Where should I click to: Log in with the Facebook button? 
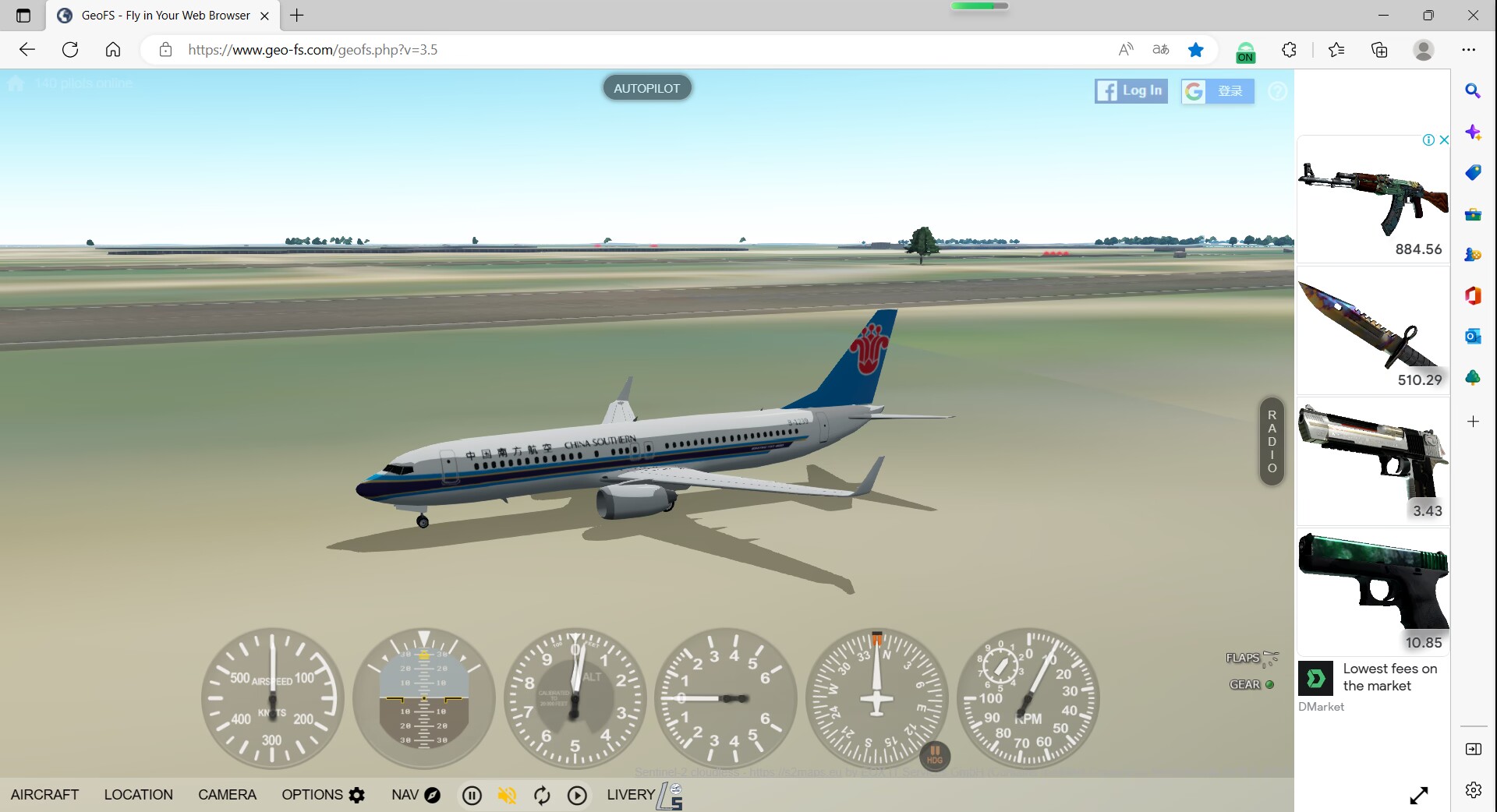pos(1130,90)
